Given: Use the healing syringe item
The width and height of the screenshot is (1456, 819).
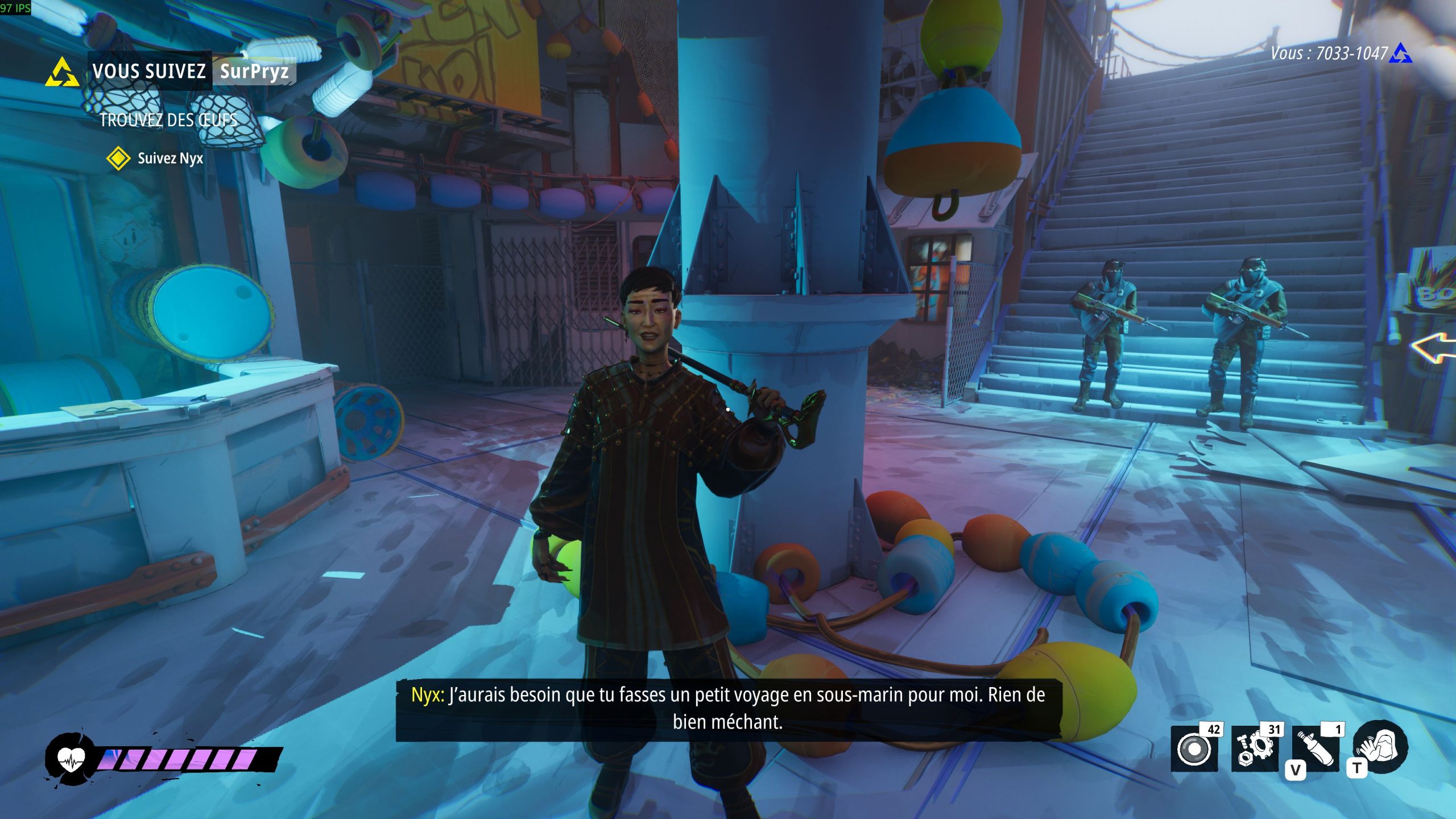Looking at the screenshot, I should point(1316,749).
